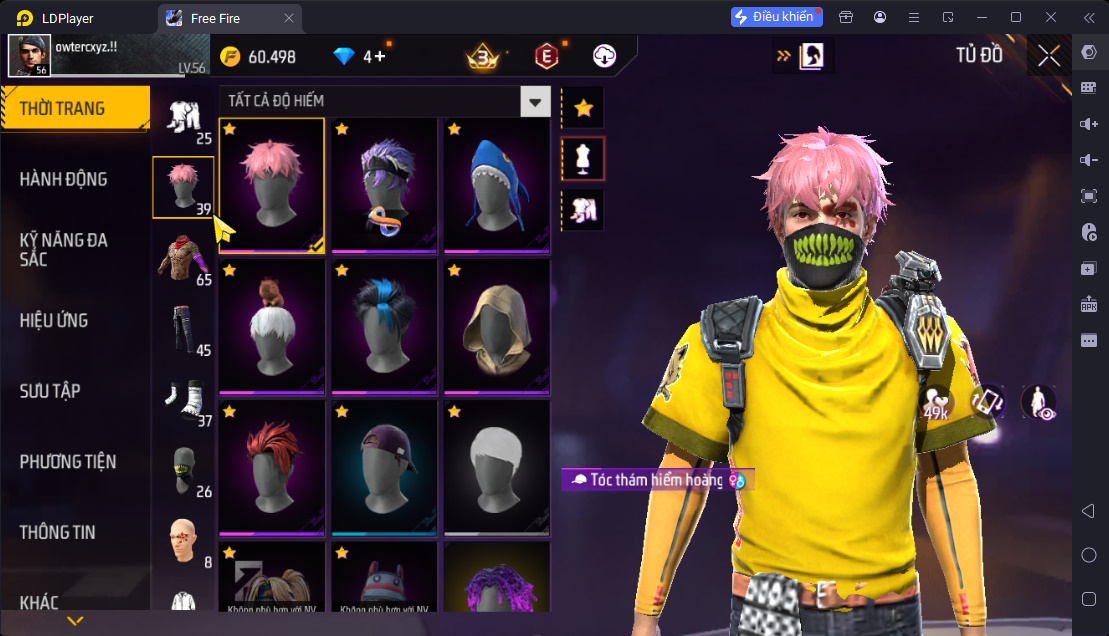Screen dimensions: 1109x636
Task: Open the SƯU TẬP category
Action: (50, 391)
